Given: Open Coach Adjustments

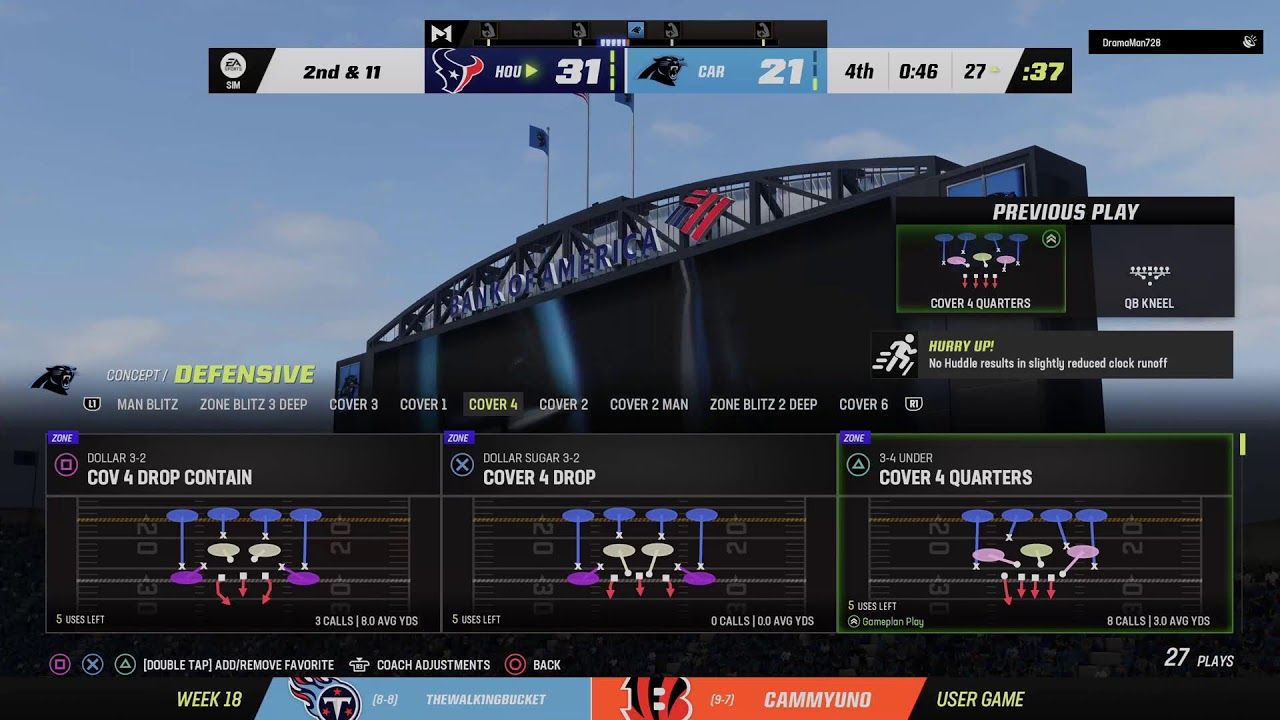Looking at the screenshot, I should coord(432,665).
